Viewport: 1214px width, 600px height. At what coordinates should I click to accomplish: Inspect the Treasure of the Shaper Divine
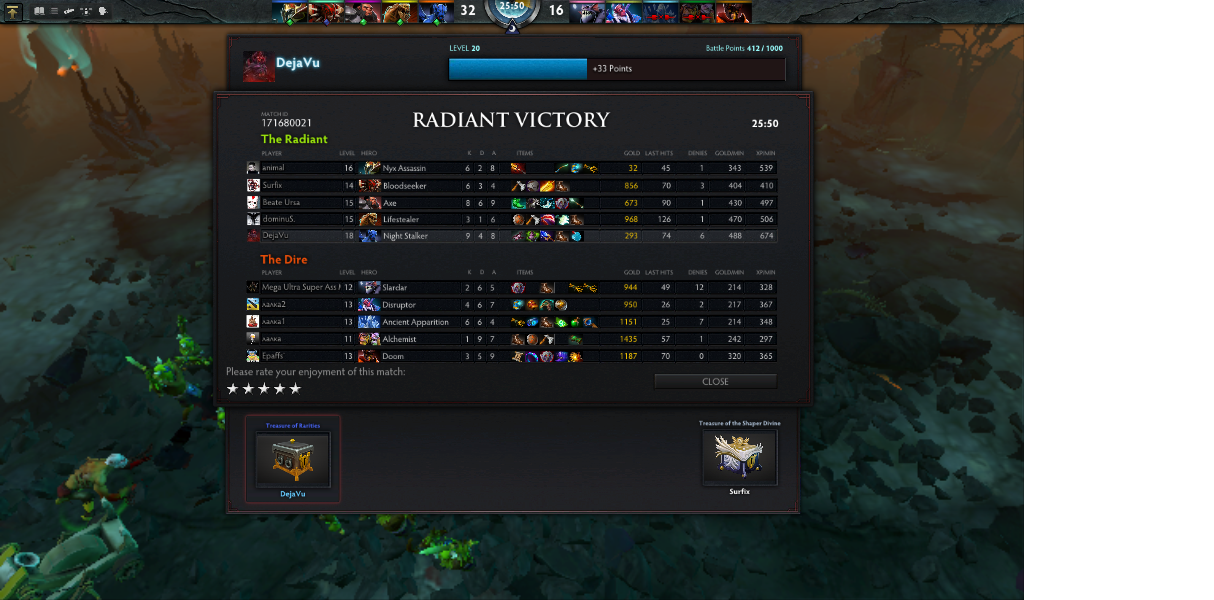click(x=739, y=456)
